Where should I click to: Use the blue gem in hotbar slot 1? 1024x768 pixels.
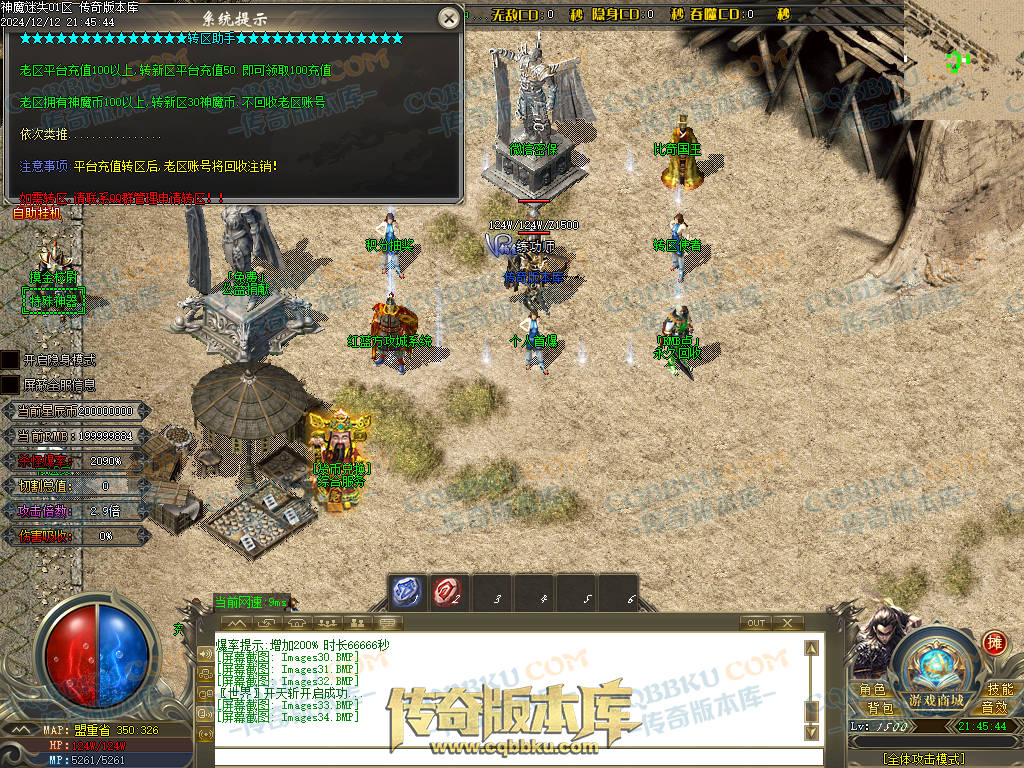[x=406, y=593]
